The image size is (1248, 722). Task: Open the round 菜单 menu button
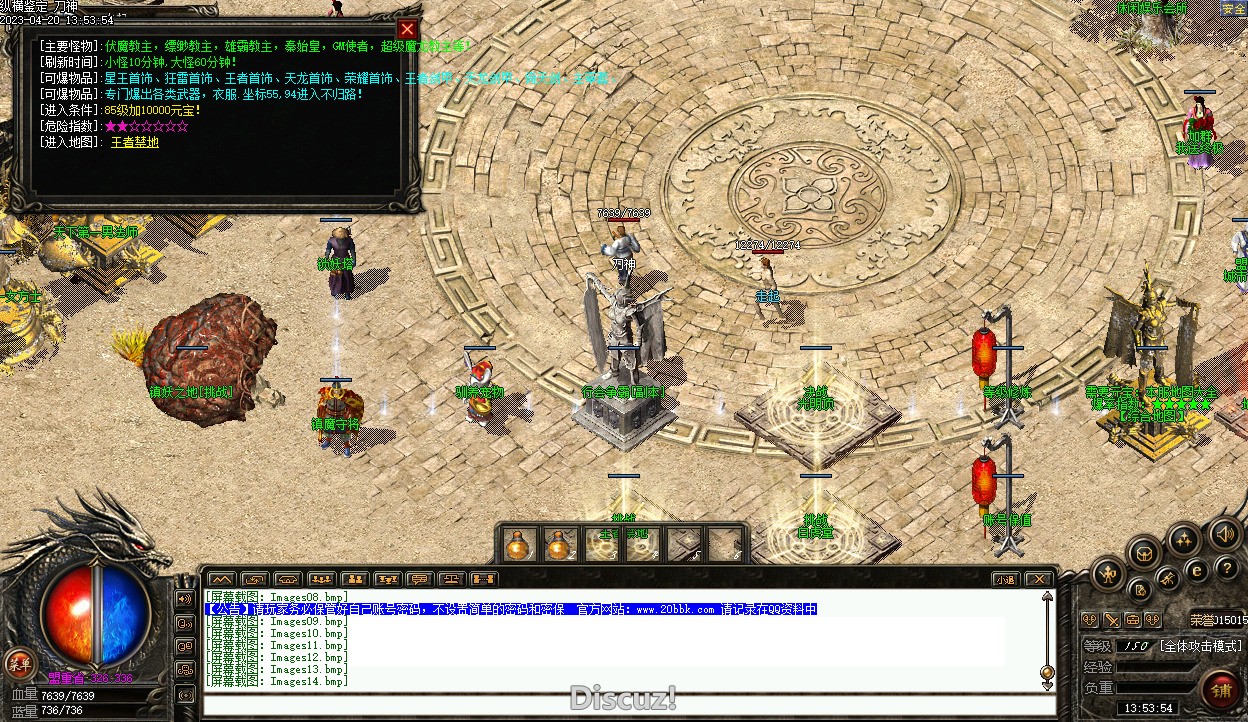19,662
